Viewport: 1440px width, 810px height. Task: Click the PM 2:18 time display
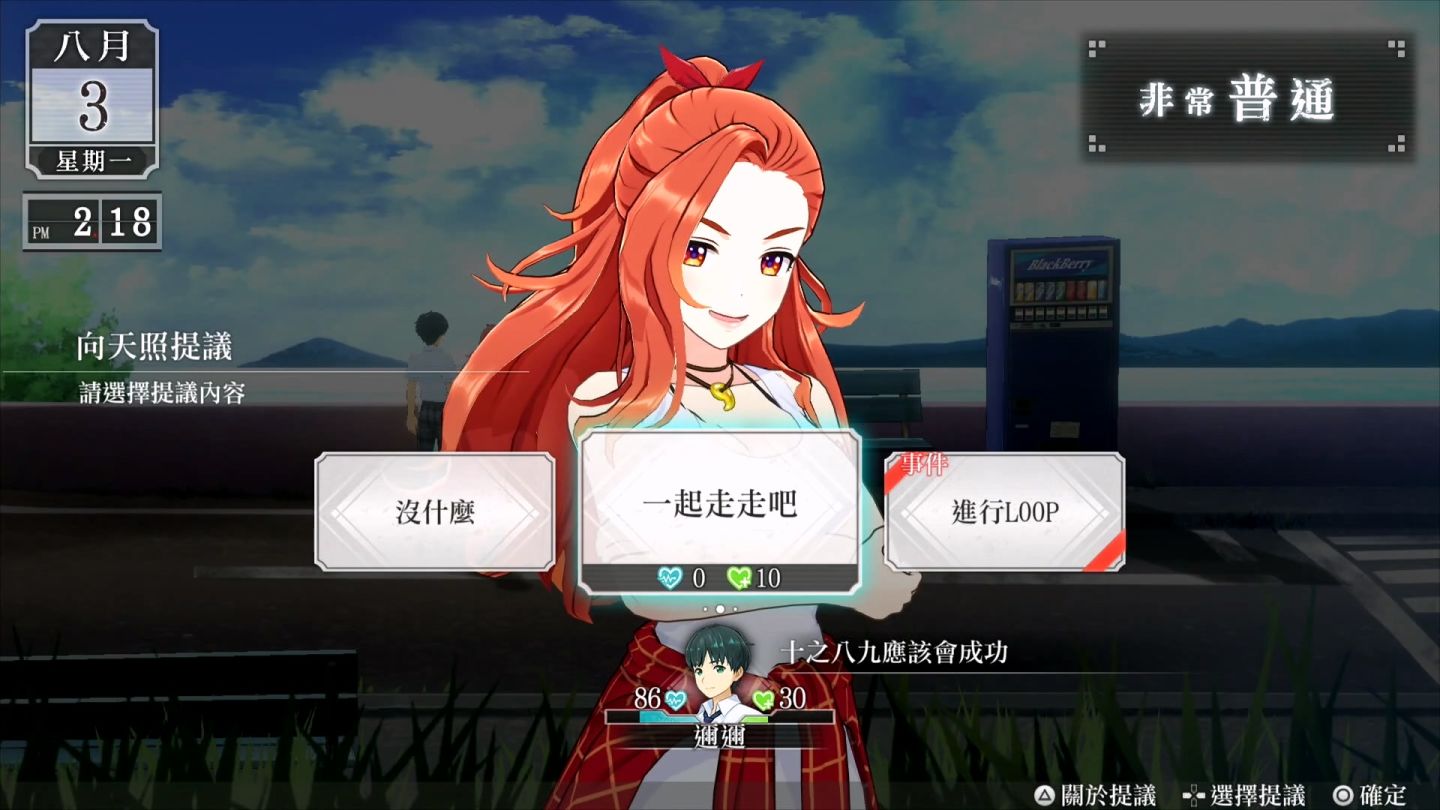pyautogui.click(x=90, y=219)
